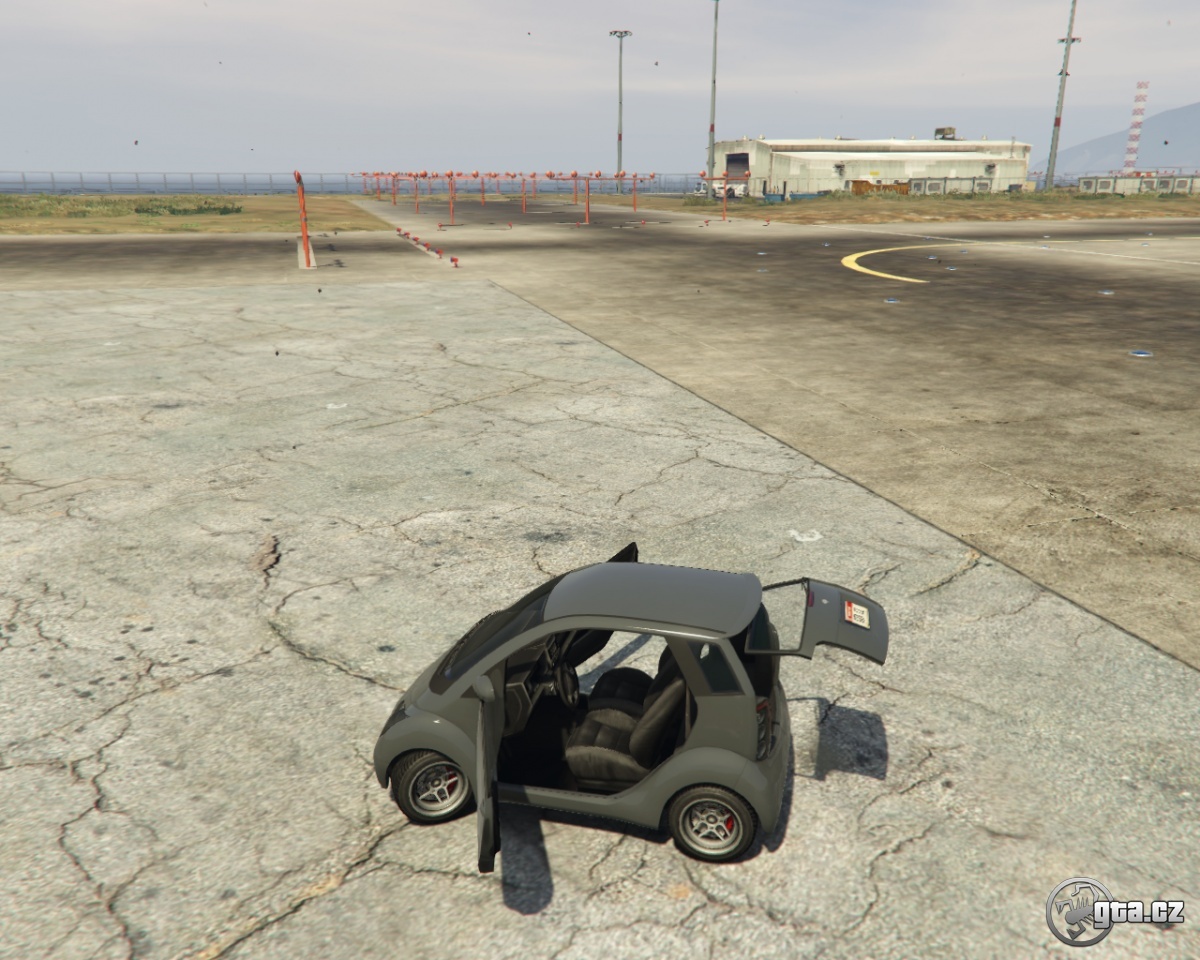1200x960 pixels.
Task: Click the gta.cz watermark logo
Action: [x=1113, y=911]
